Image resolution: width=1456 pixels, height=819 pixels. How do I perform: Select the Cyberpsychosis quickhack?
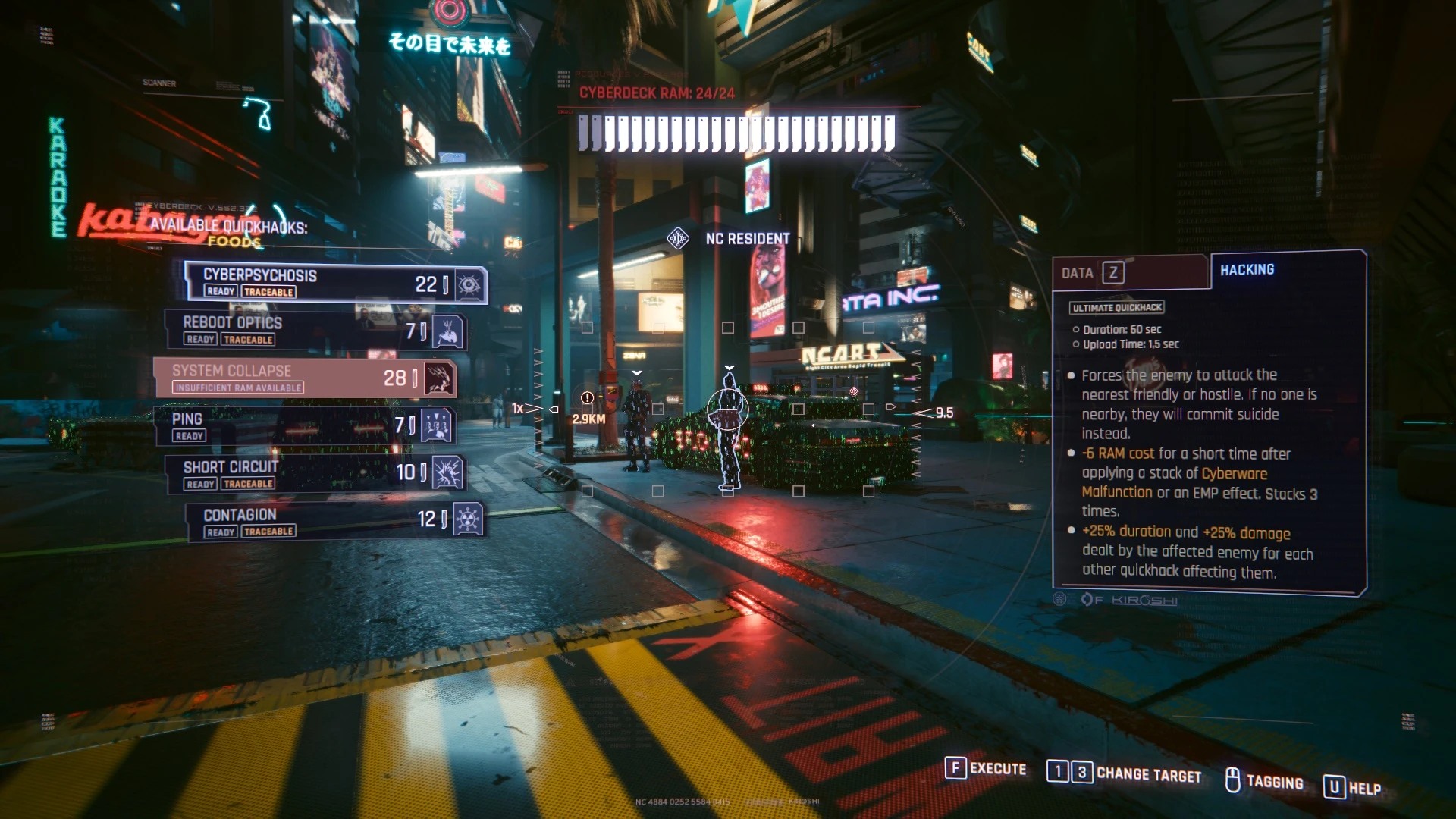[334, 283]
